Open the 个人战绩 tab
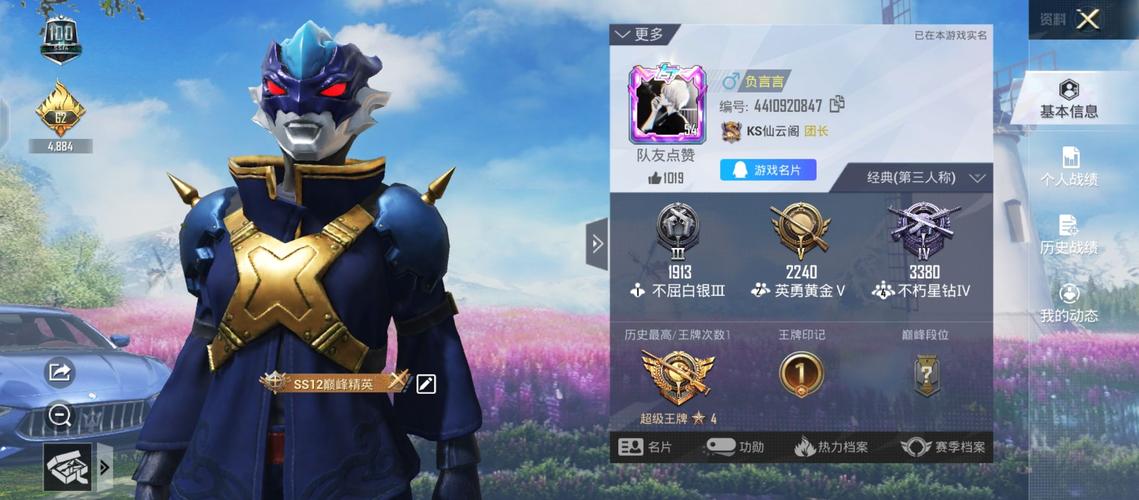The width and height of the screenshot is (1139, 500). coord(1069,168)
